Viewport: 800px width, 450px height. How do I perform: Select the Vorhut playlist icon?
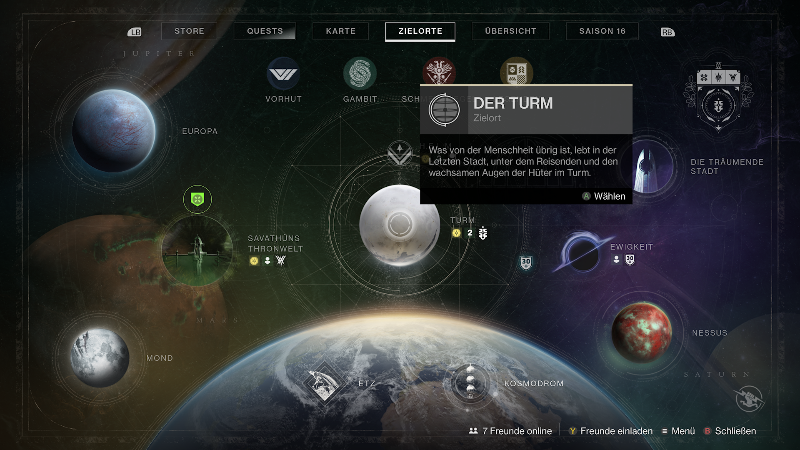pos(282,73)
